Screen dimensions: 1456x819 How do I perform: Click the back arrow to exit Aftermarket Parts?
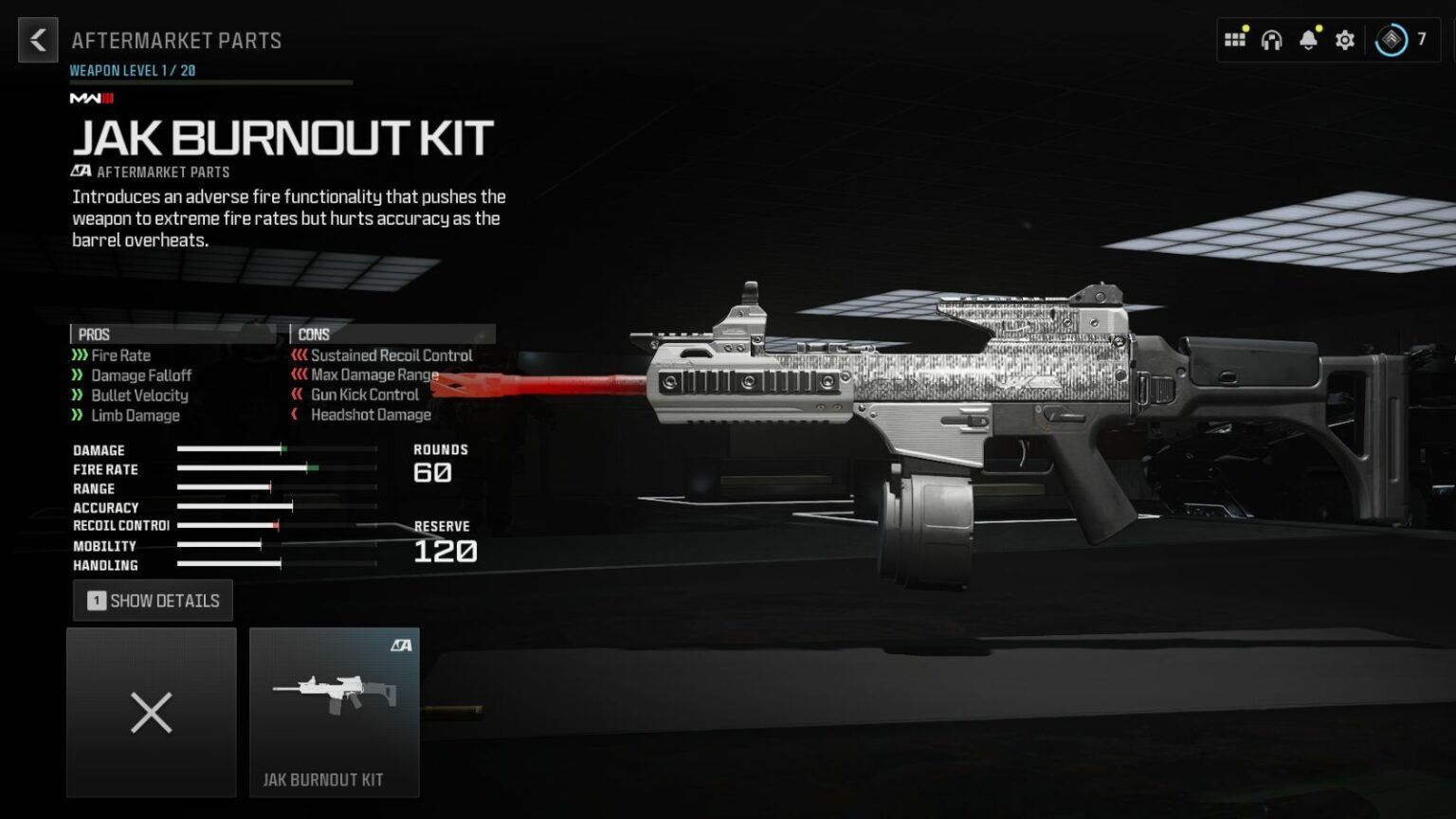point(37,40)
